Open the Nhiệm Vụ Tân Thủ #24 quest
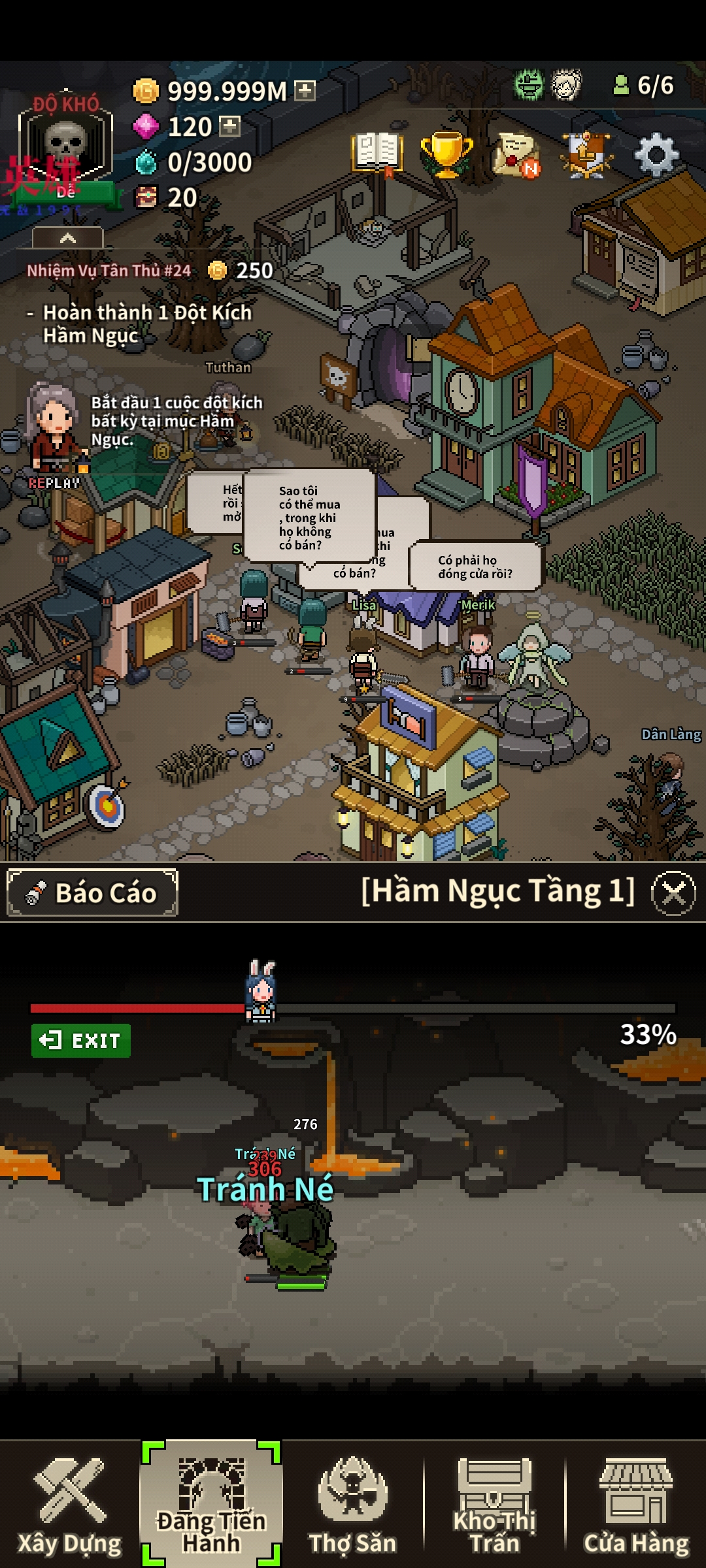The width and height of the screenshot is (706, 1568). (x=109, y=270)
